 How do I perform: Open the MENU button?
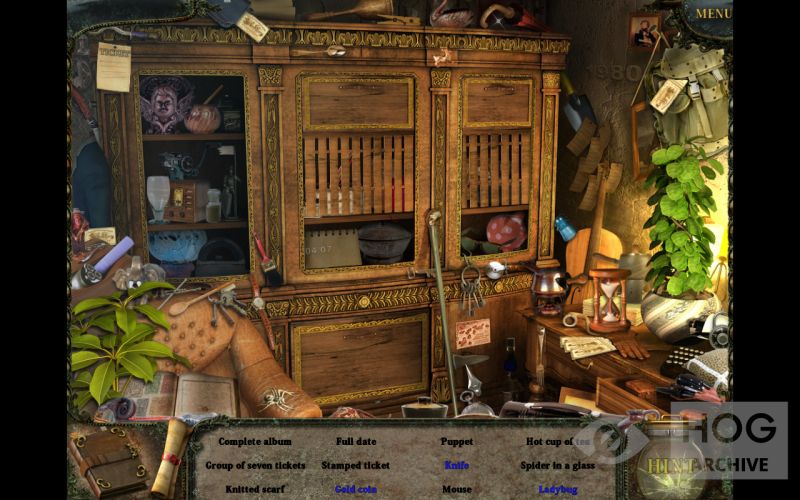click(x=713, y=14)
